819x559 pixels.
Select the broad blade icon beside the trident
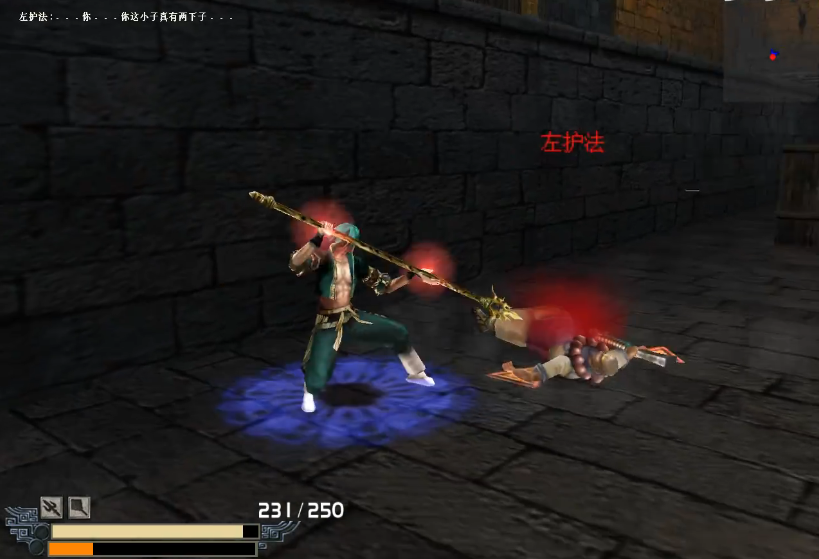pyautogui.click(x=78, y=508)
